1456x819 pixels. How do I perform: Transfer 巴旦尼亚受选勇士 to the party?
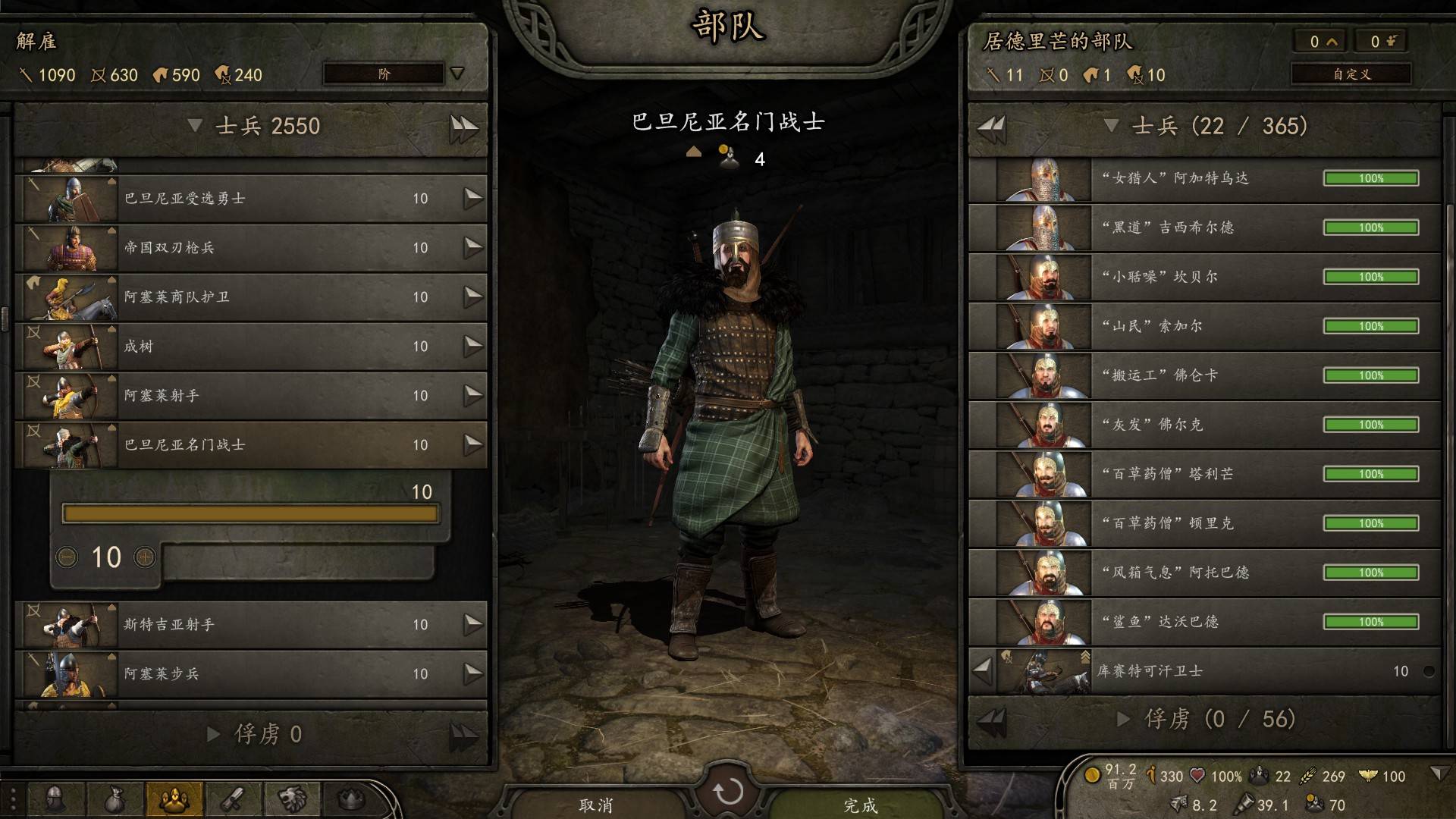(473, 199)
